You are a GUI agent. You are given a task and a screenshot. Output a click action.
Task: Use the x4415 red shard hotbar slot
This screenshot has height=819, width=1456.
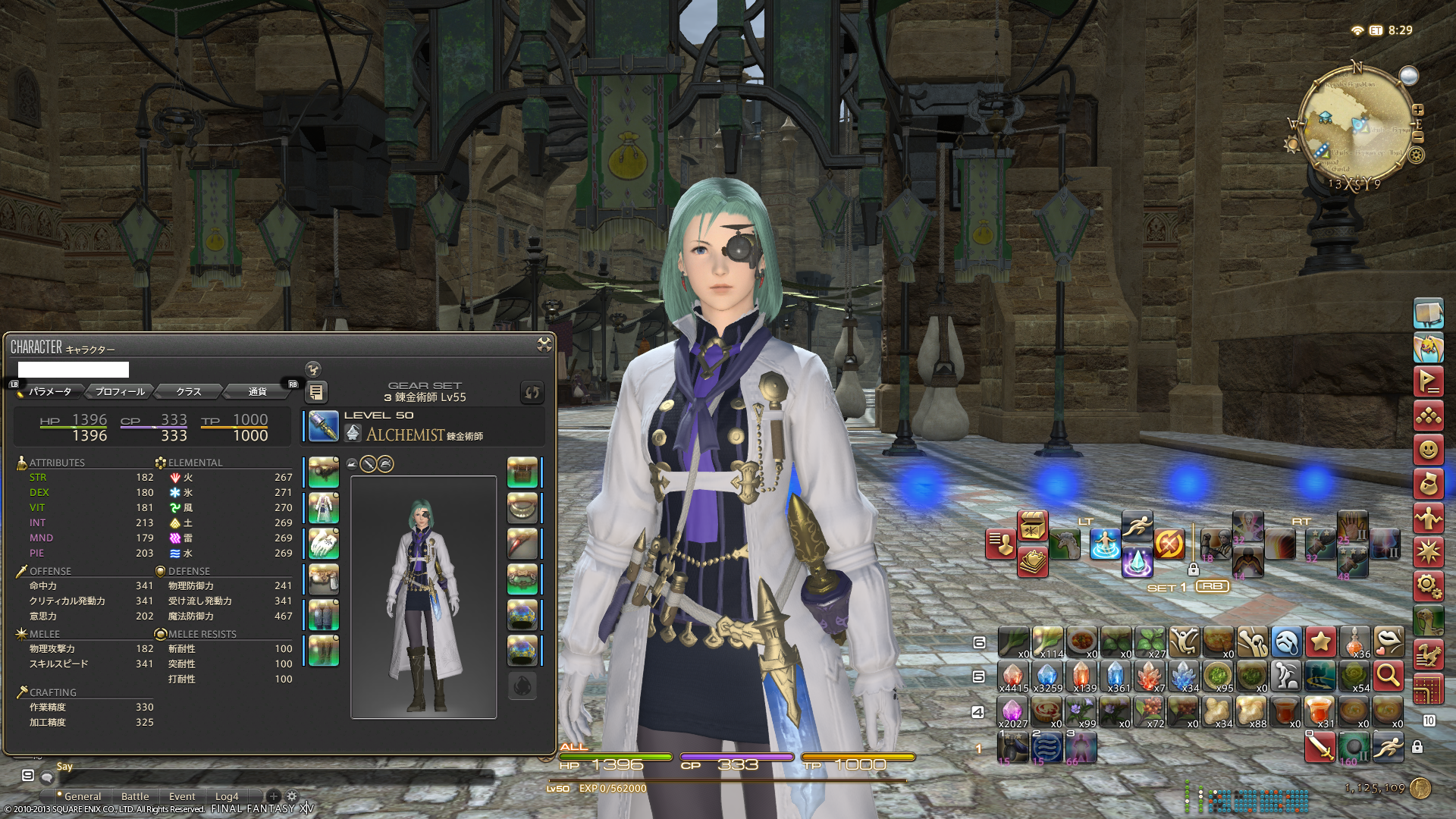pos(1013,676)
